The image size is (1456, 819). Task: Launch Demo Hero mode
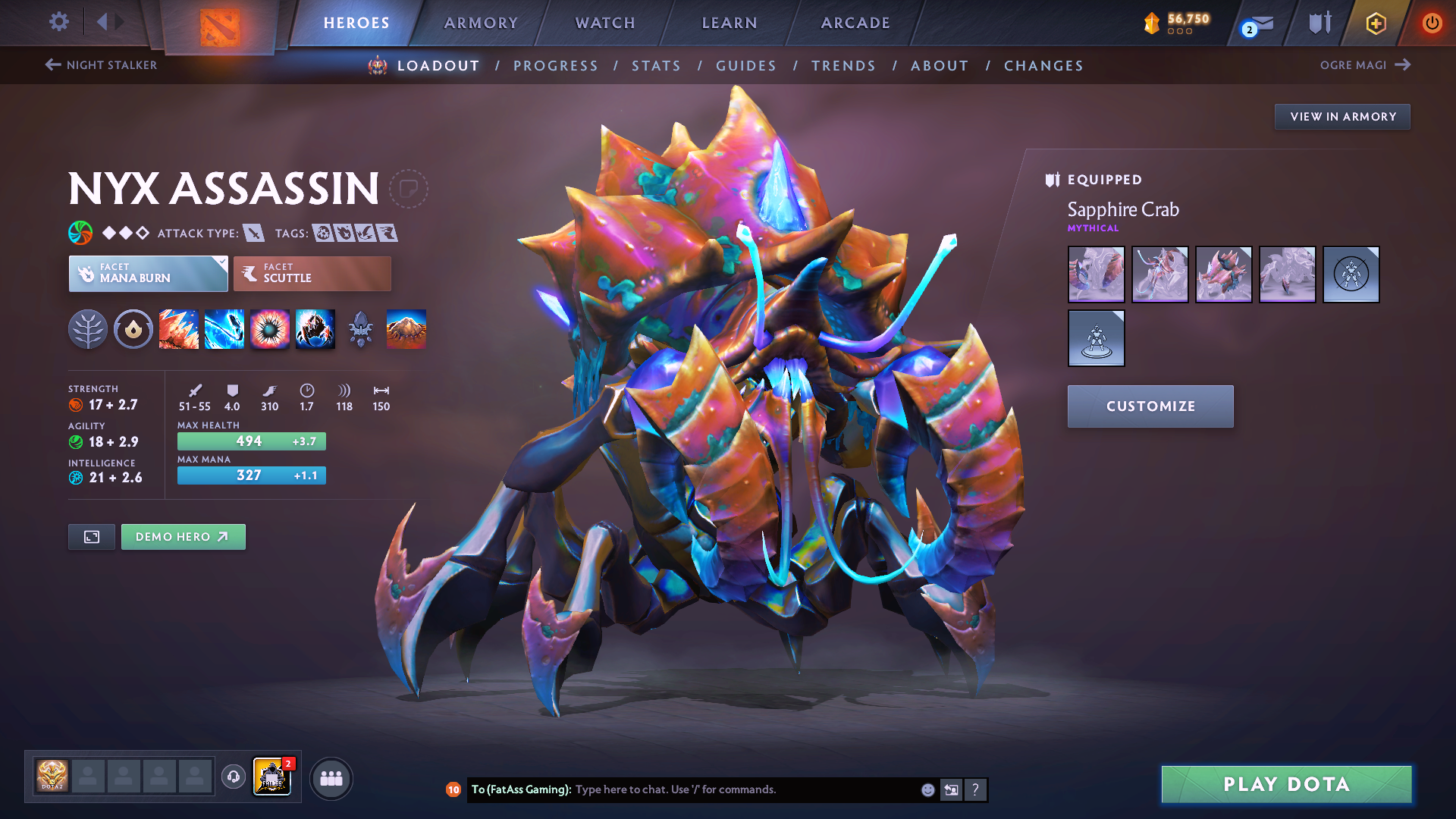click(183, 537)
